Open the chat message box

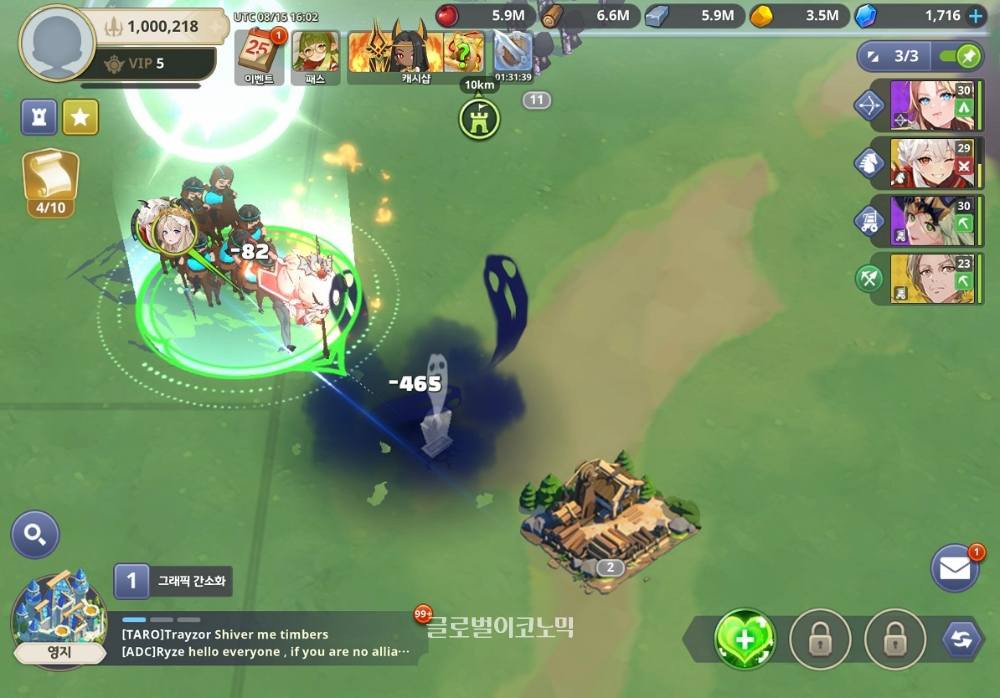point(265,642)
